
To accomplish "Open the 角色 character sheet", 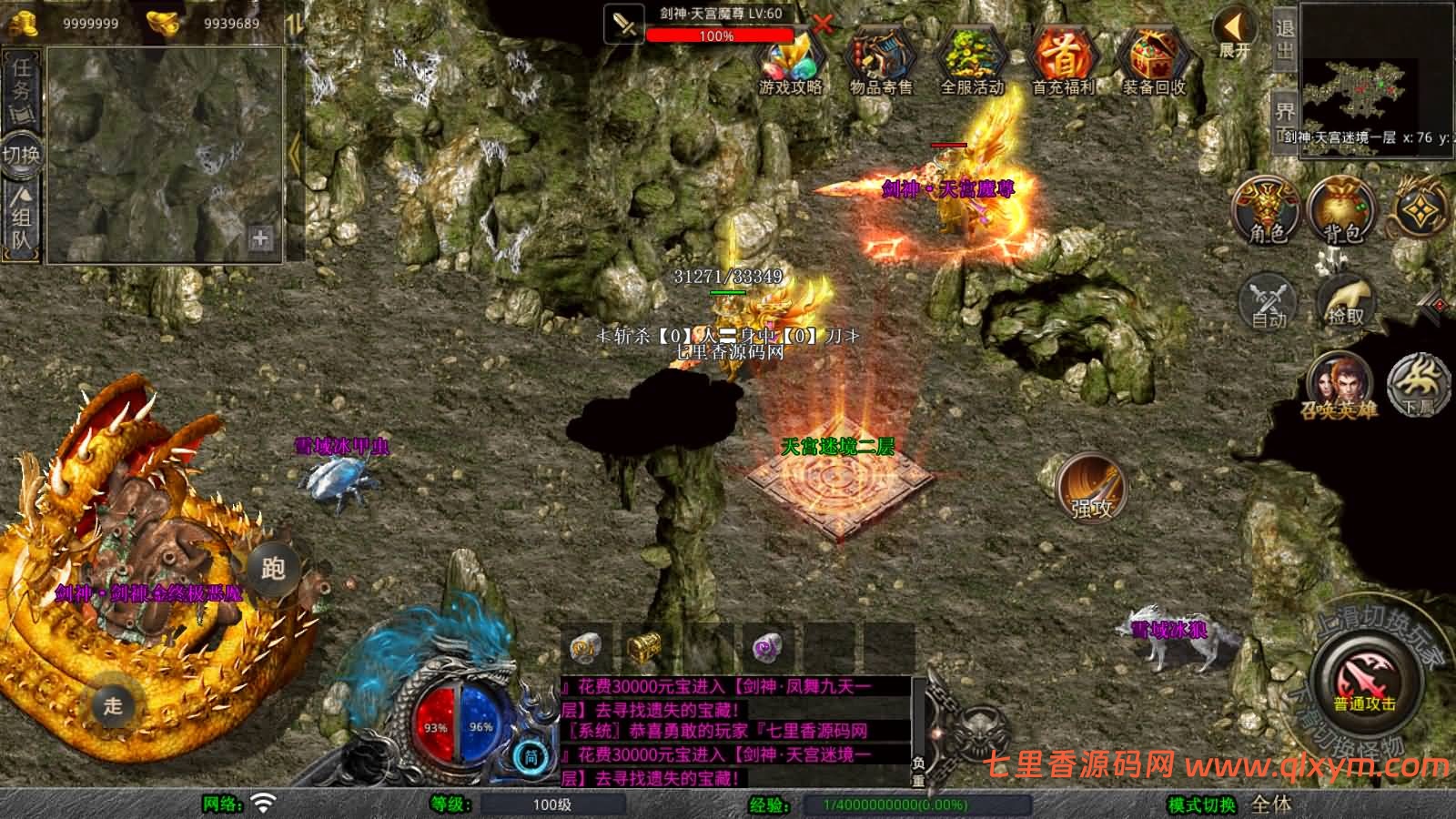I will [x=1267, y=211].
